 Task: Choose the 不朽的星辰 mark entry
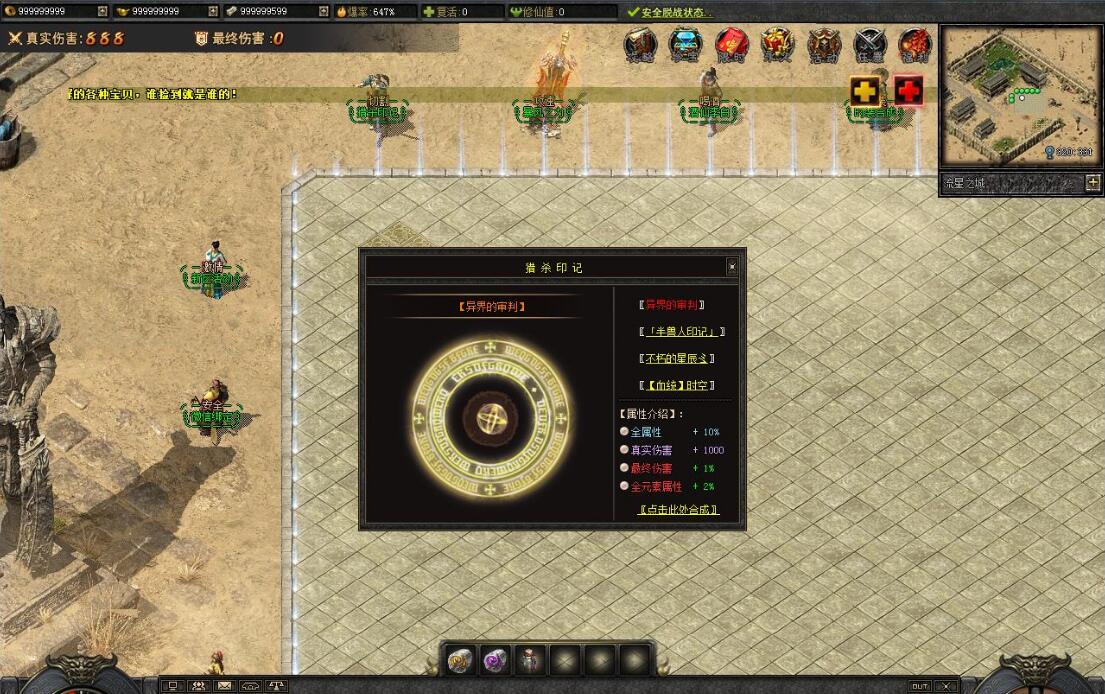pyautogui.click(x=678, y=358)
